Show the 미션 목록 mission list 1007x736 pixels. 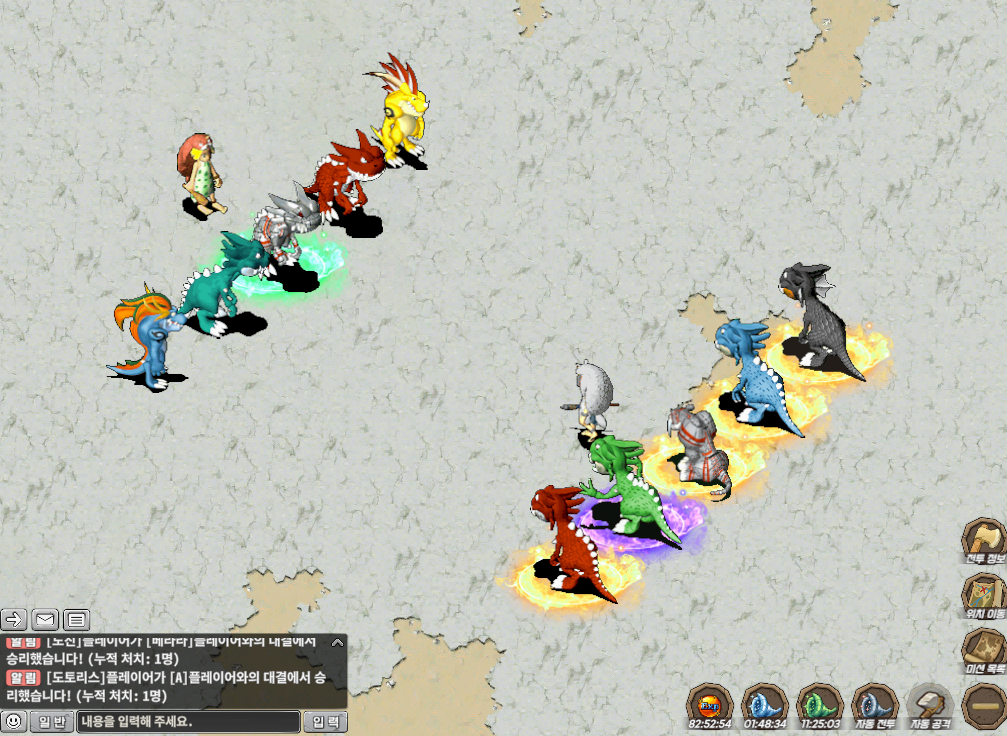coord(983,651)
